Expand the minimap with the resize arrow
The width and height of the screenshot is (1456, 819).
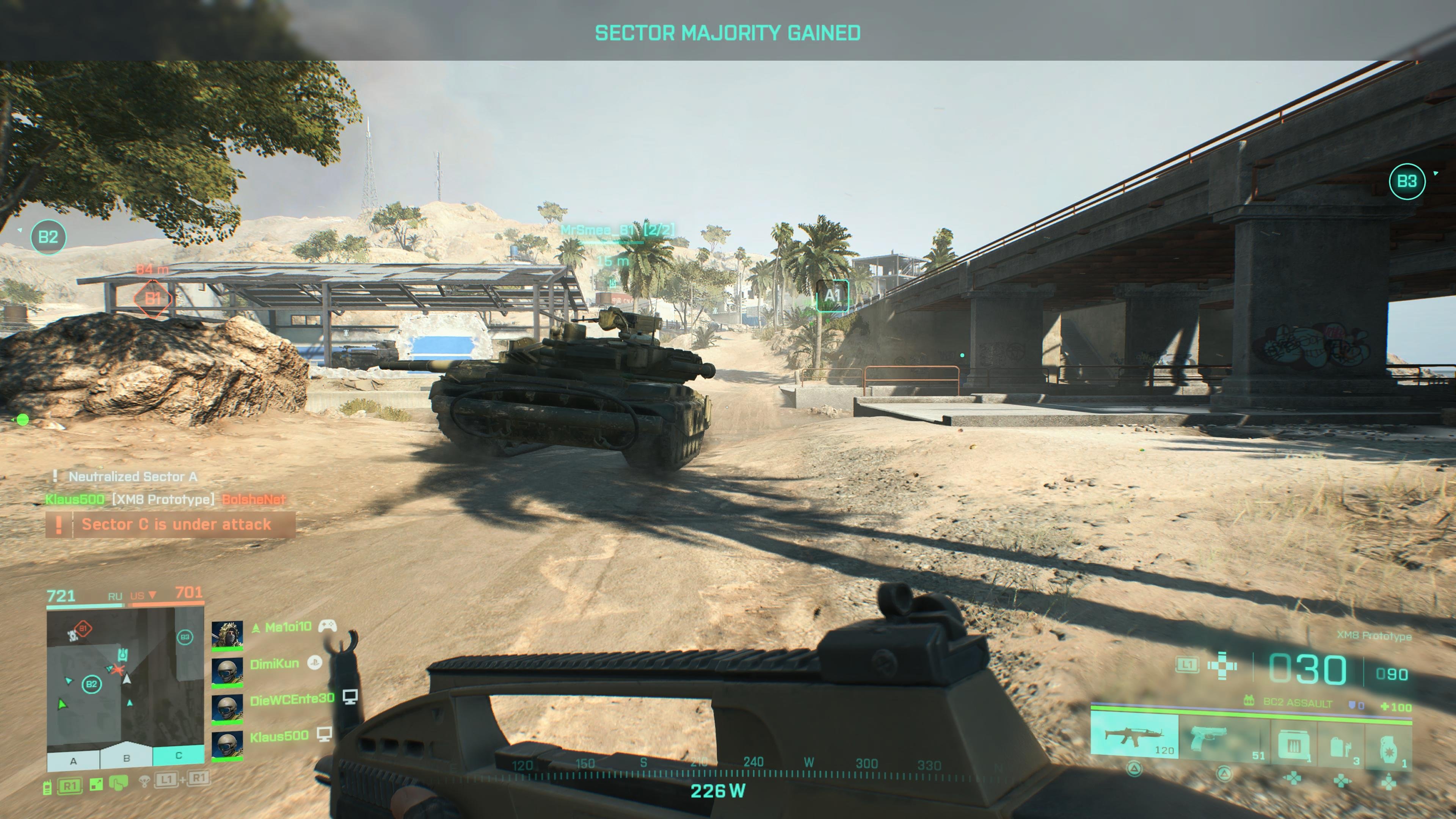pos(96,784)
